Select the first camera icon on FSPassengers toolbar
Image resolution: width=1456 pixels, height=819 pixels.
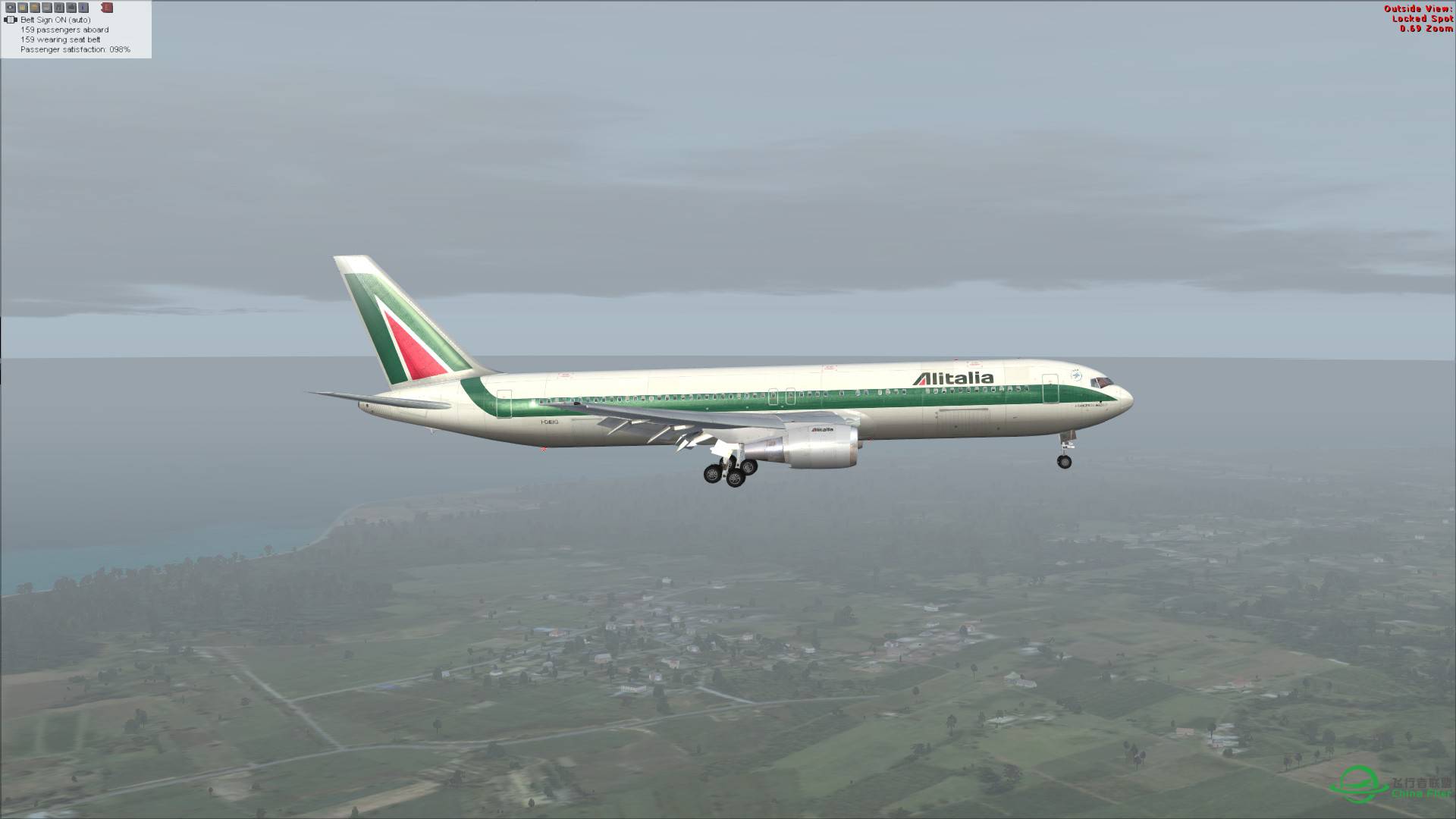[x=10, y=8]
